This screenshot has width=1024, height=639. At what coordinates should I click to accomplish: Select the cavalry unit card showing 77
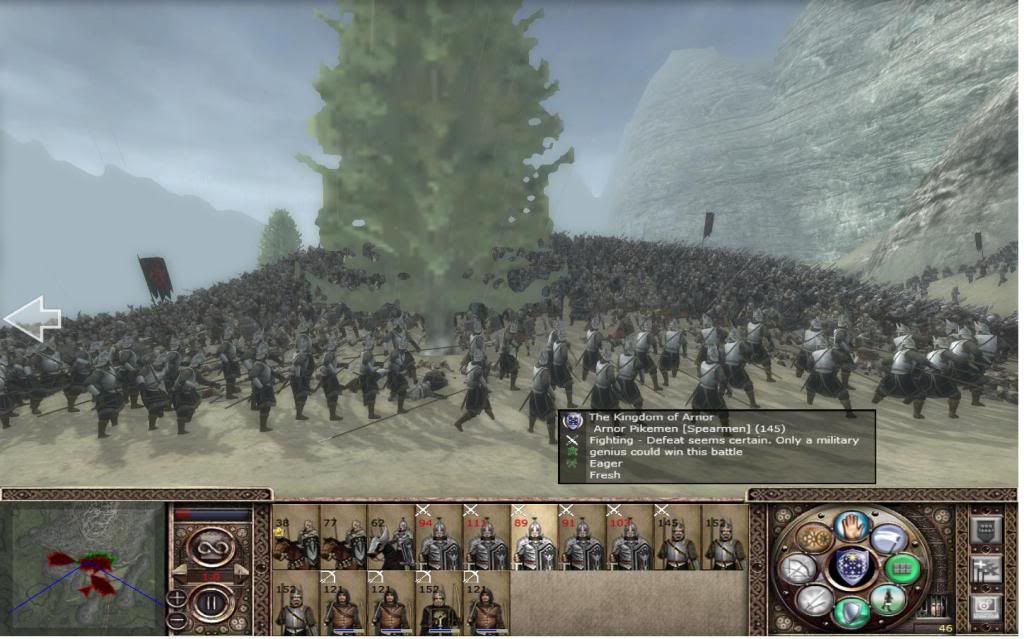[x=343, y=536]
